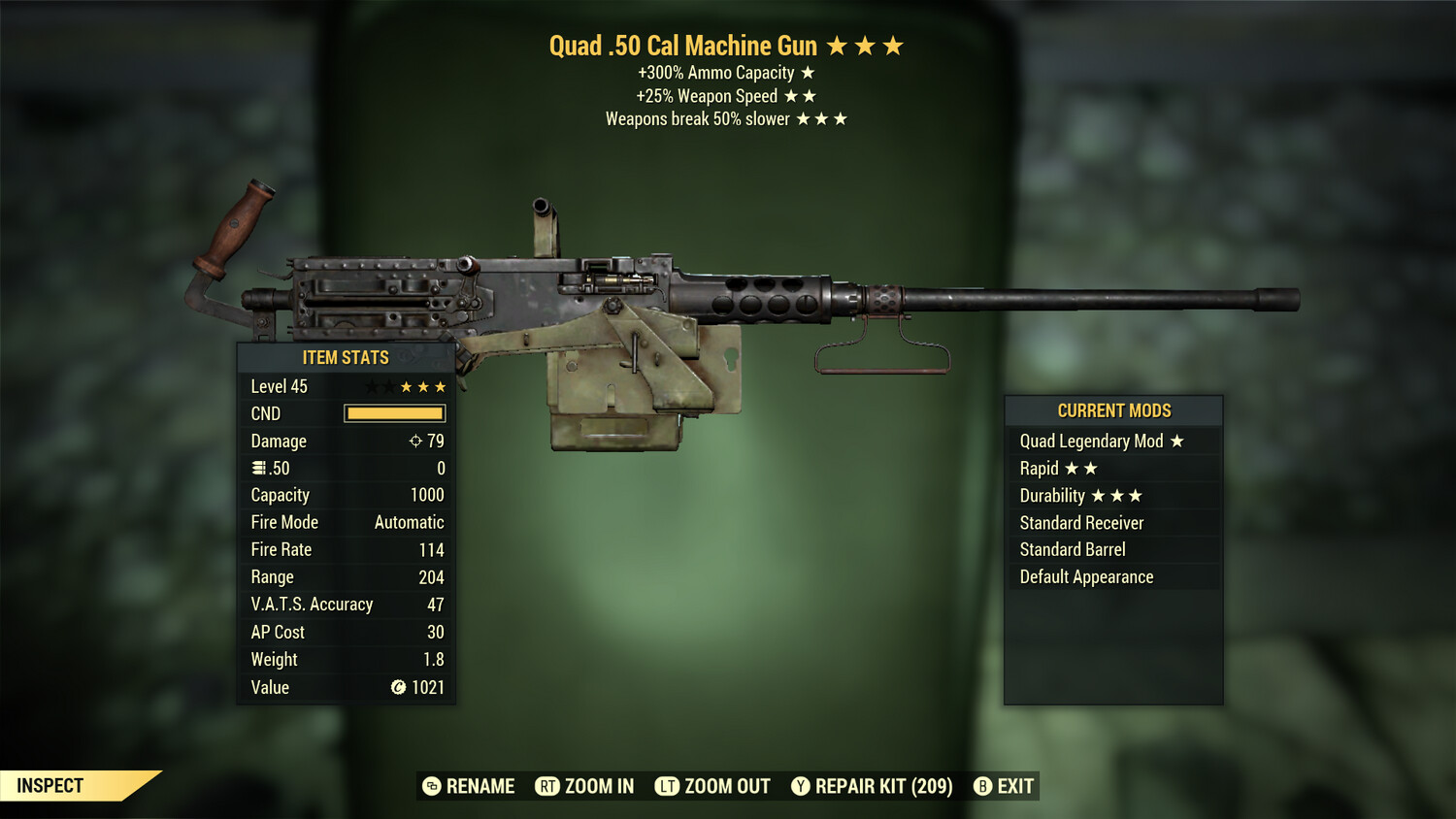Click the .50 caliber ammo icon
1456x819 pixels.
pos(259,468)
